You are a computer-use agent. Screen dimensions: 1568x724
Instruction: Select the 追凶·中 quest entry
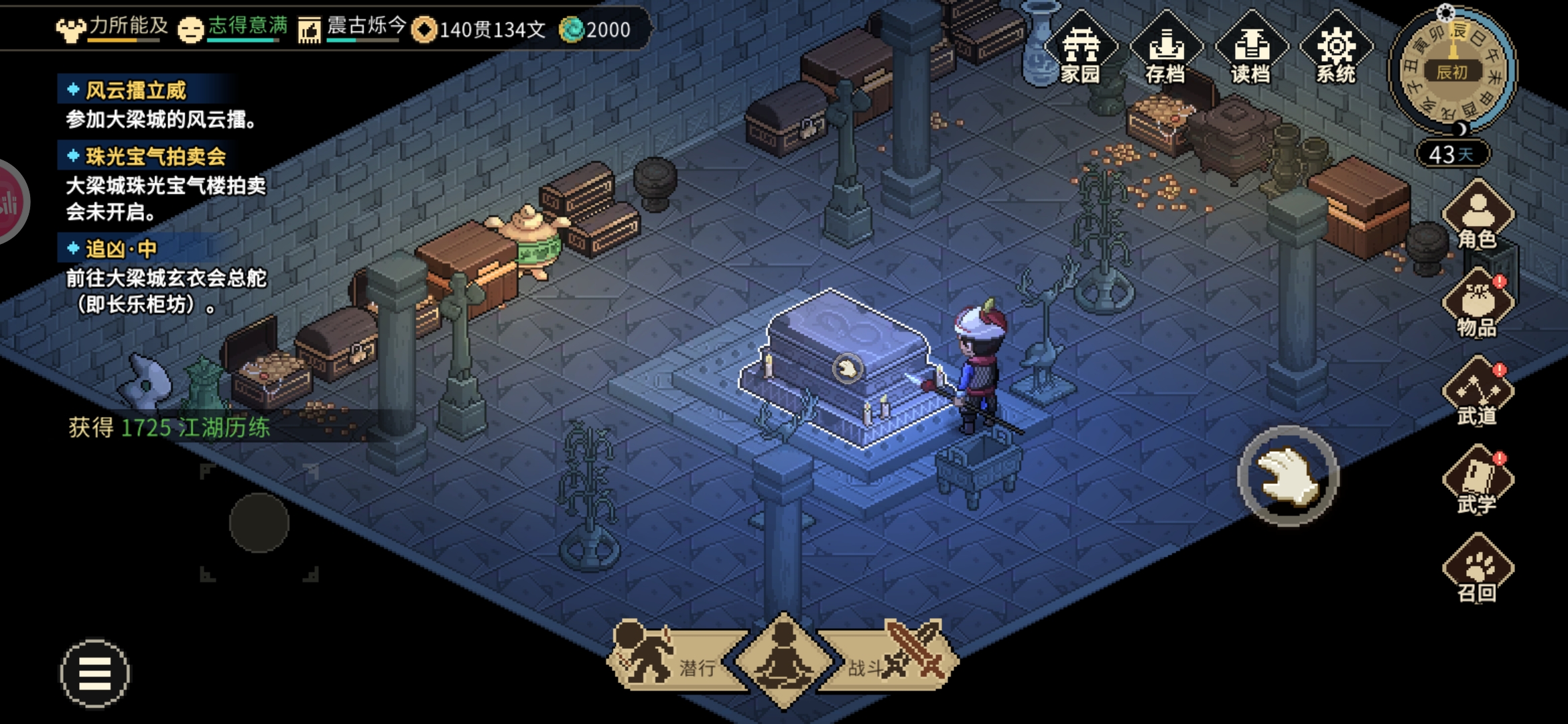(121, 249)
